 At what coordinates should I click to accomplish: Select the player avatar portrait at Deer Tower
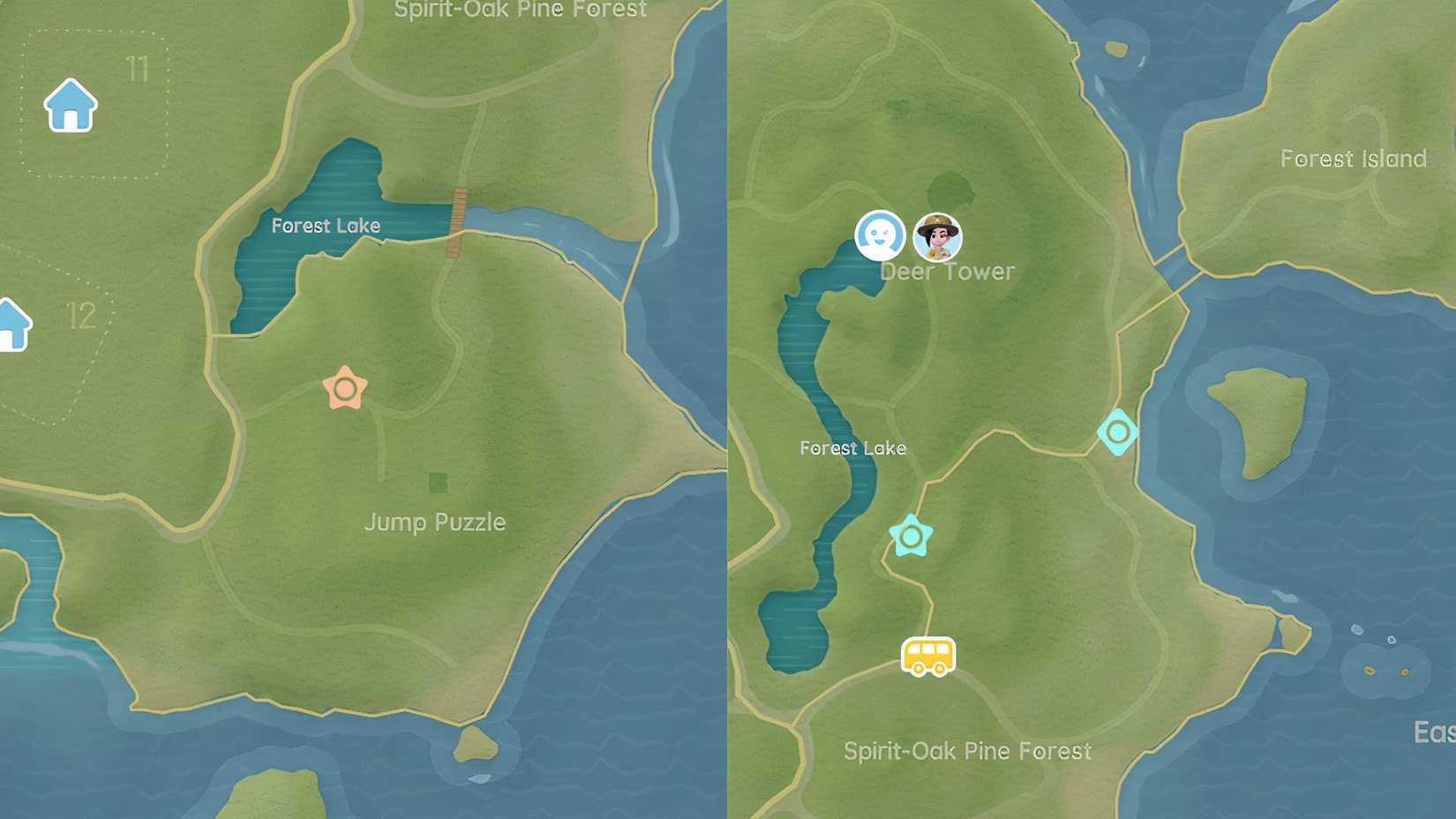tap(938, 235)
